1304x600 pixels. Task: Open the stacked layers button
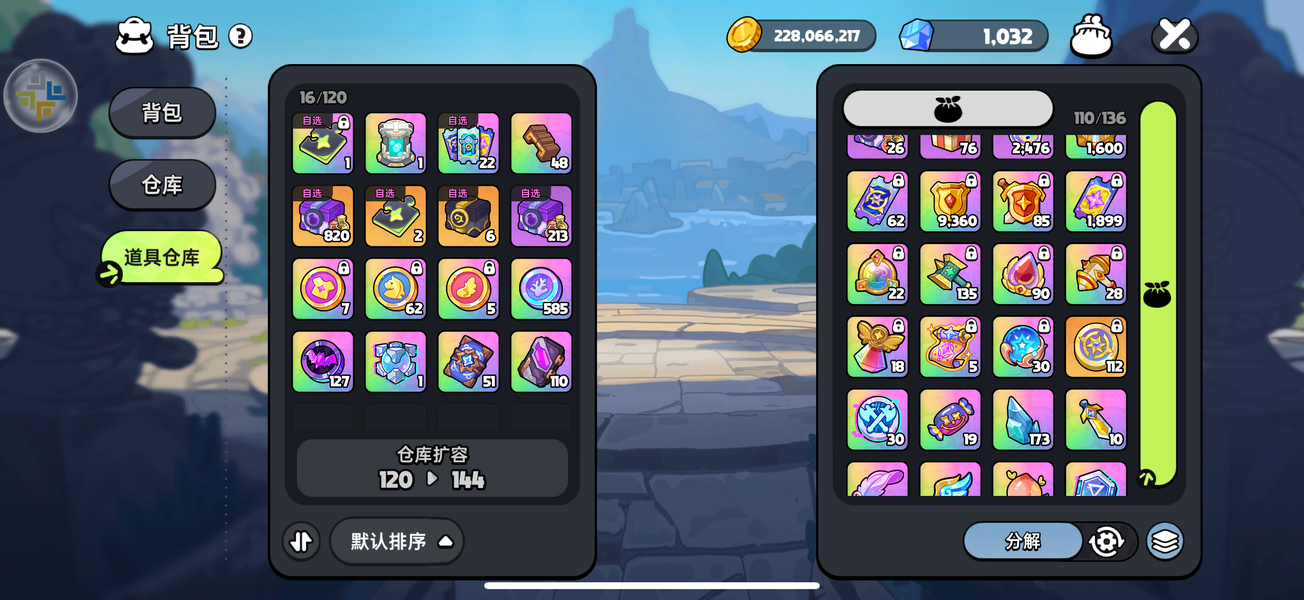(1164, 541)
